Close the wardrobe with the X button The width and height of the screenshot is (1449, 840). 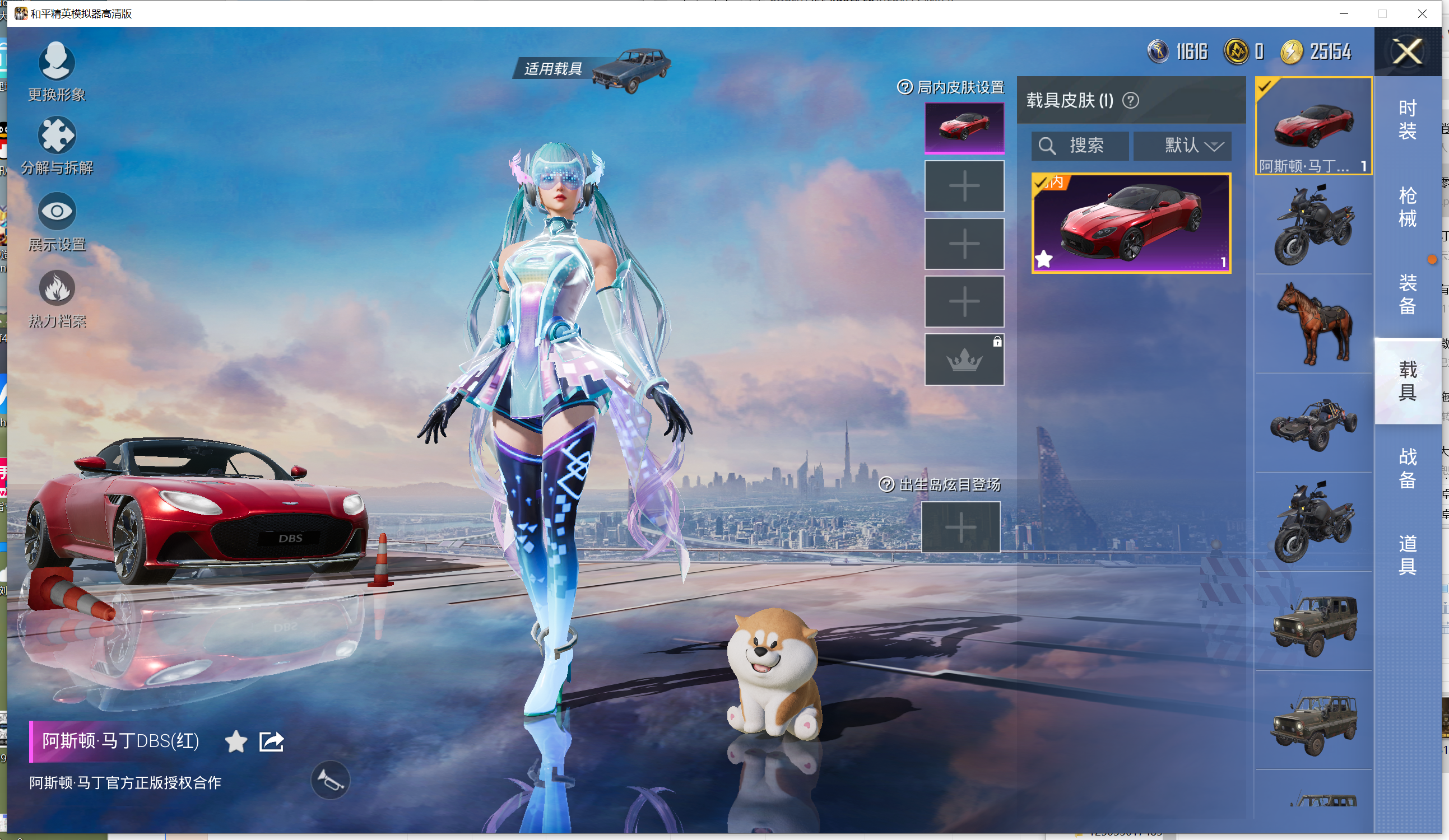pos(1406,52)
